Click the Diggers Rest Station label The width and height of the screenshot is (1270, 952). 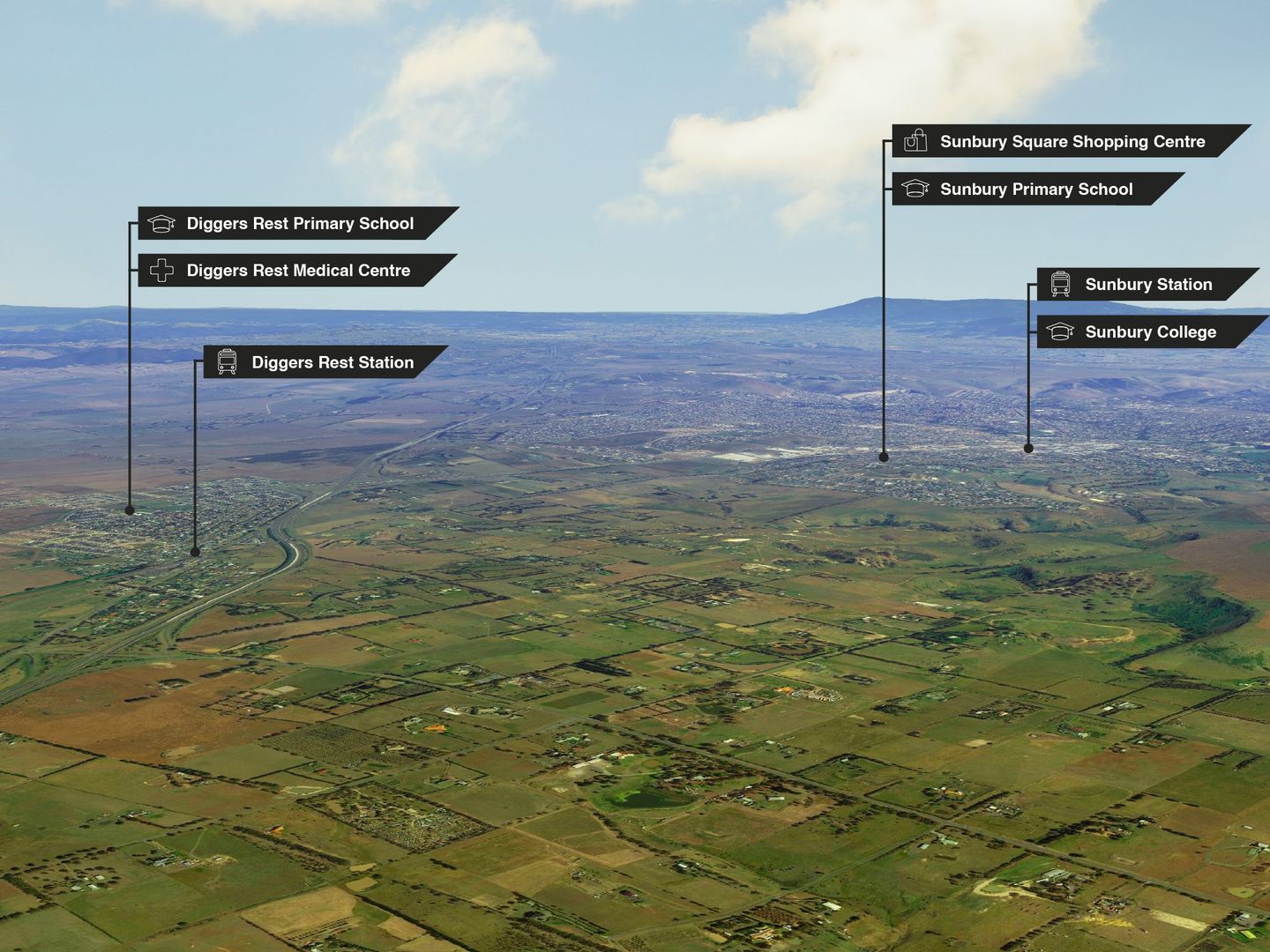325,362
